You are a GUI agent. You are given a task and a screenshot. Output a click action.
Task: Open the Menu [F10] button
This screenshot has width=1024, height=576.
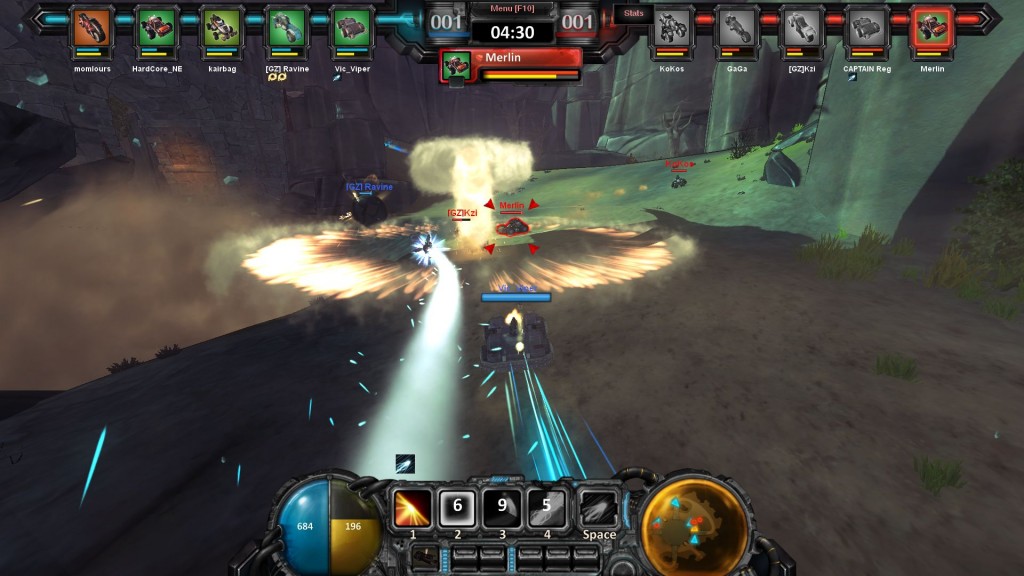coord(512,9)
